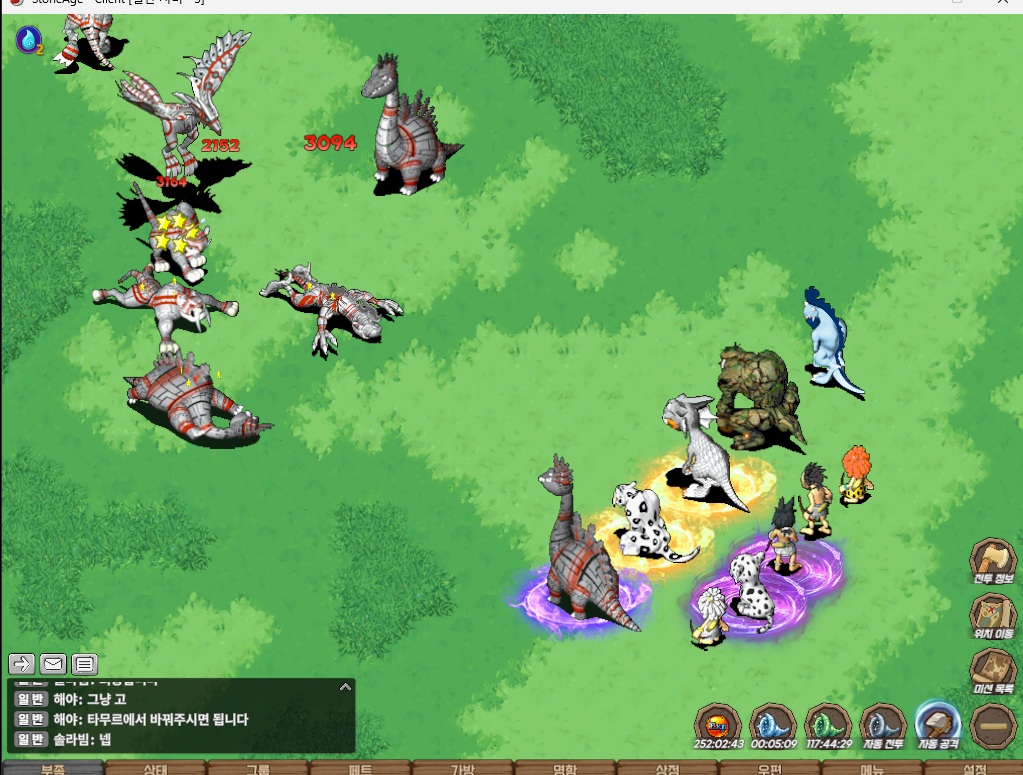The image size is (1023, 775).
Task: Open the 가방 bag tab
Action: click(x=462, y=768)
